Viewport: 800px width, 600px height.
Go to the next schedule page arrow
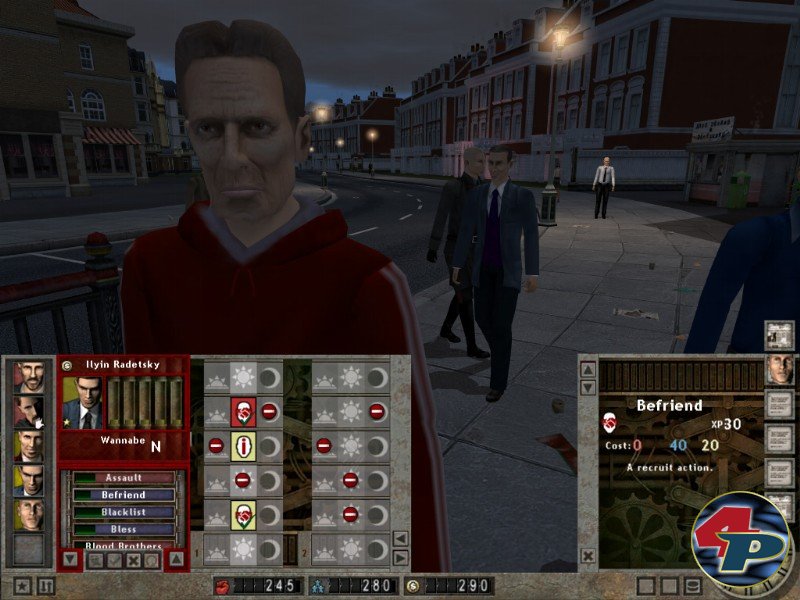(400, 557)
